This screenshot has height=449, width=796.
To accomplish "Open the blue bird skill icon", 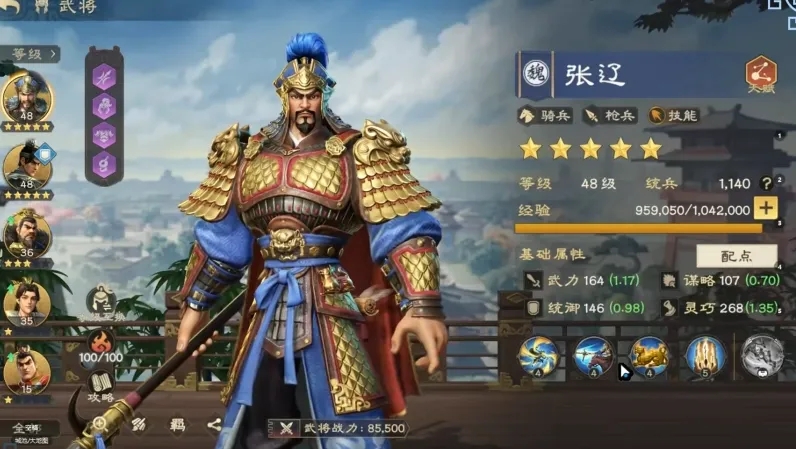I will point(538,358).
